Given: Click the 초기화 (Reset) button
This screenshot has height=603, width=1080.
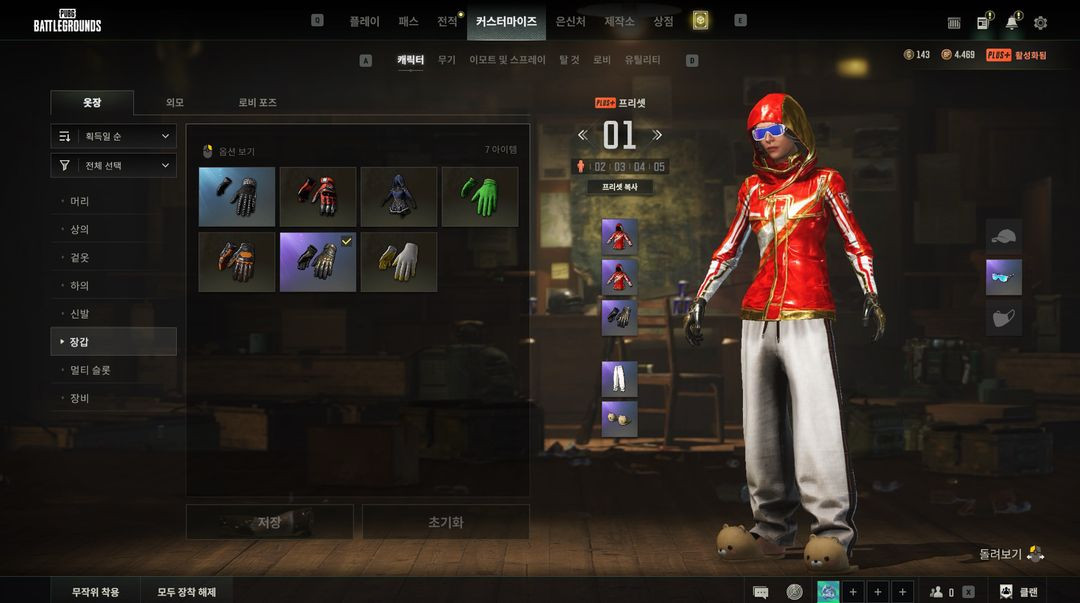Looking at the screenshot, I should coord(445,522).
